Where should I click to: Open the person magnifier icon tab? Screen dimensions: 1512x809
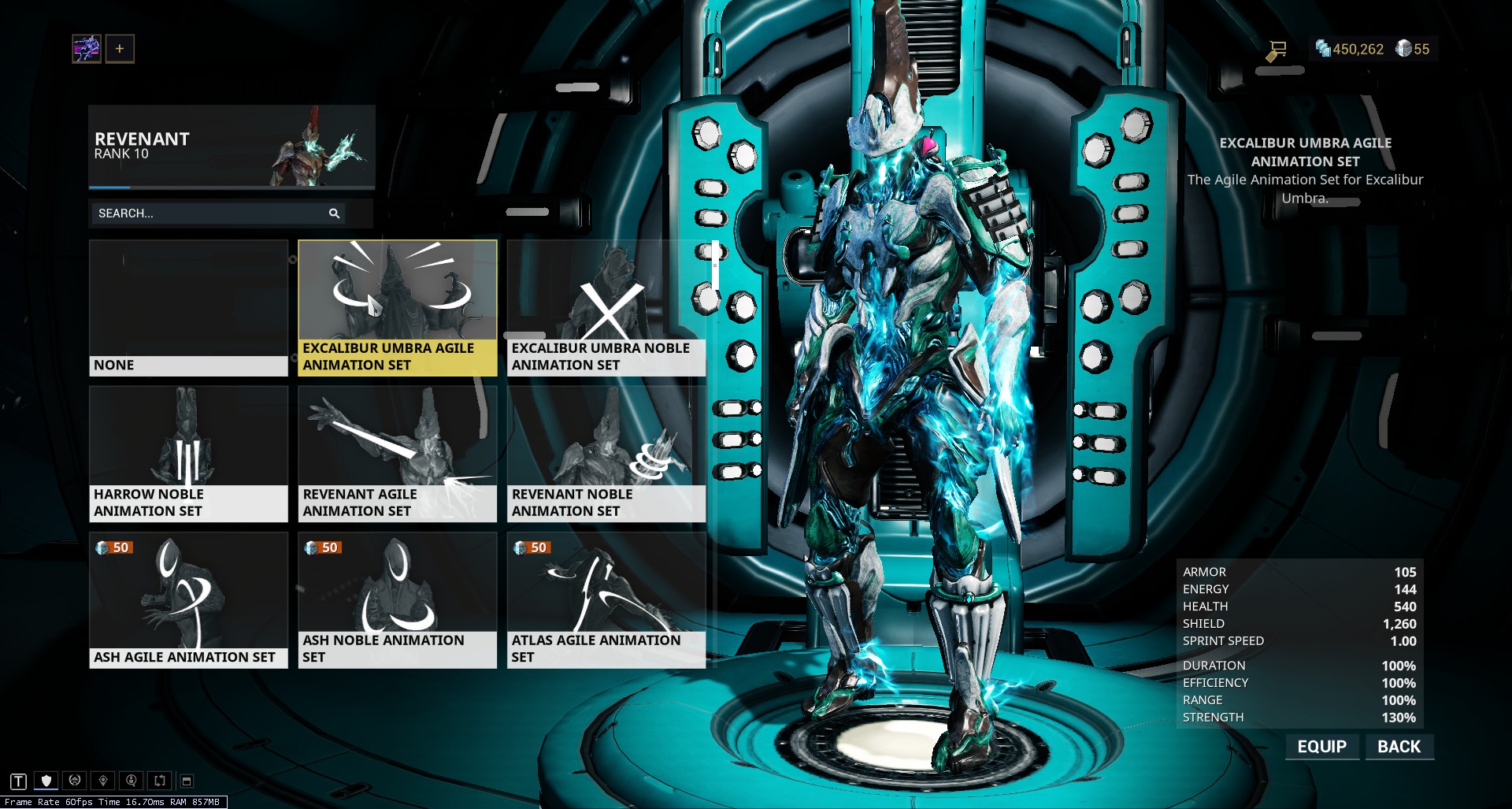coord(132,781)
